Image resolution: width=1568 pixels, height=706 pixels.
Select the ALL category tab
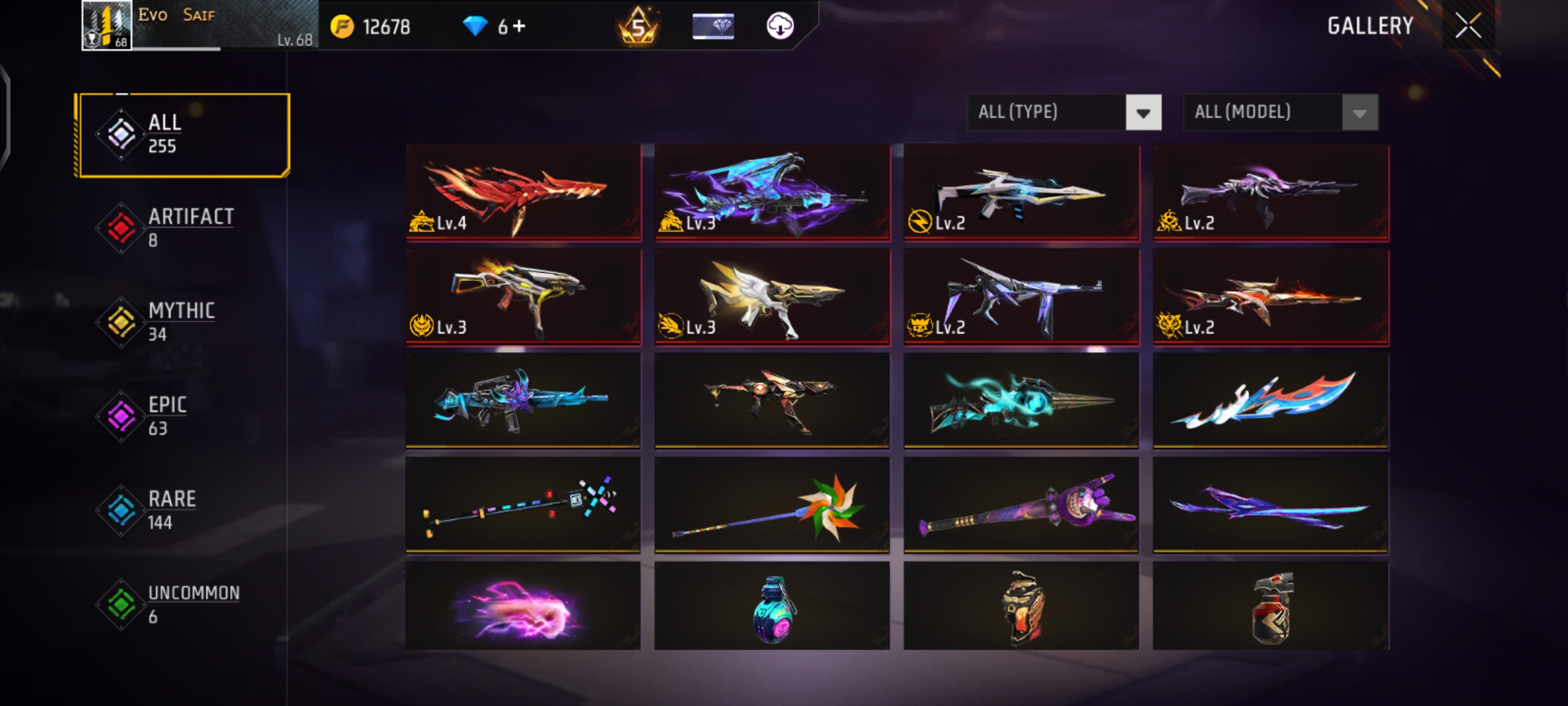click(x=182, y=135)
